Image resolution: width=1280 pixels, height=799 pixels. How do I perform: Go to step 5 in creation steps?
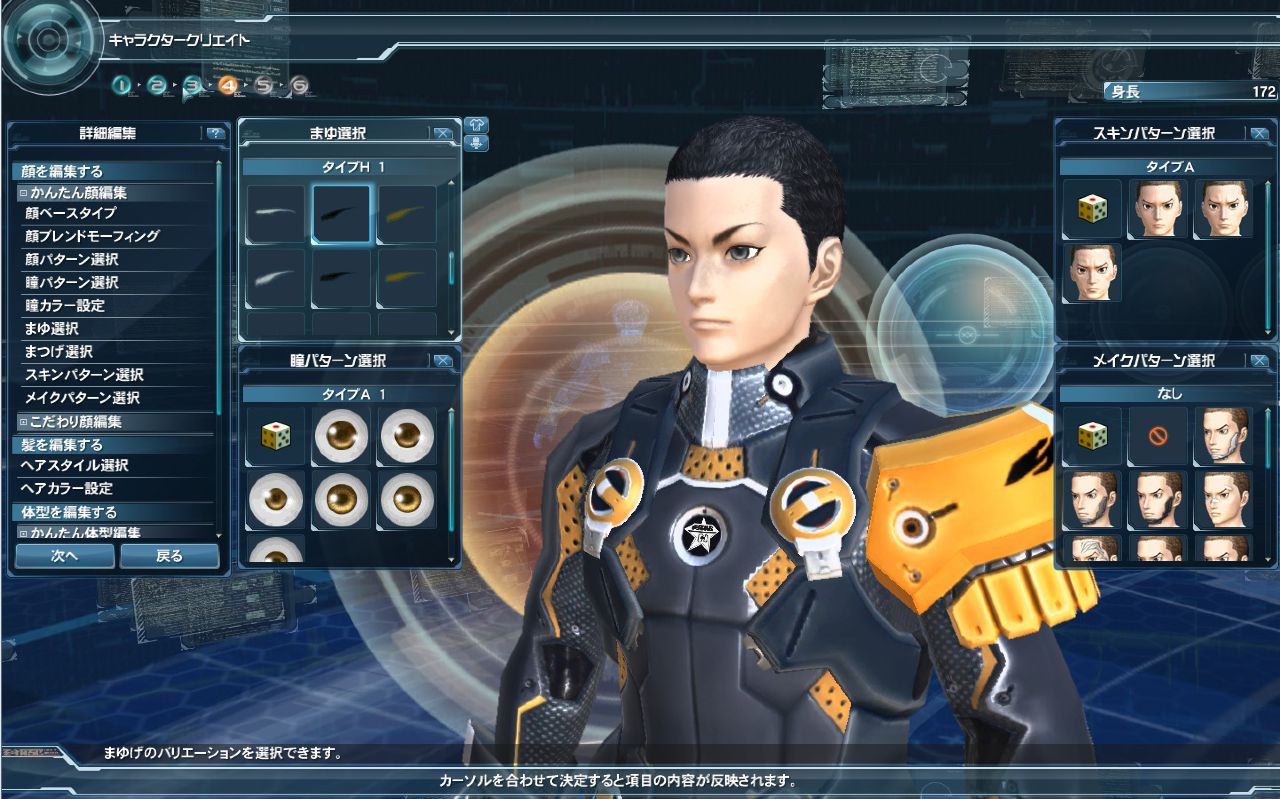pos(263,85)
